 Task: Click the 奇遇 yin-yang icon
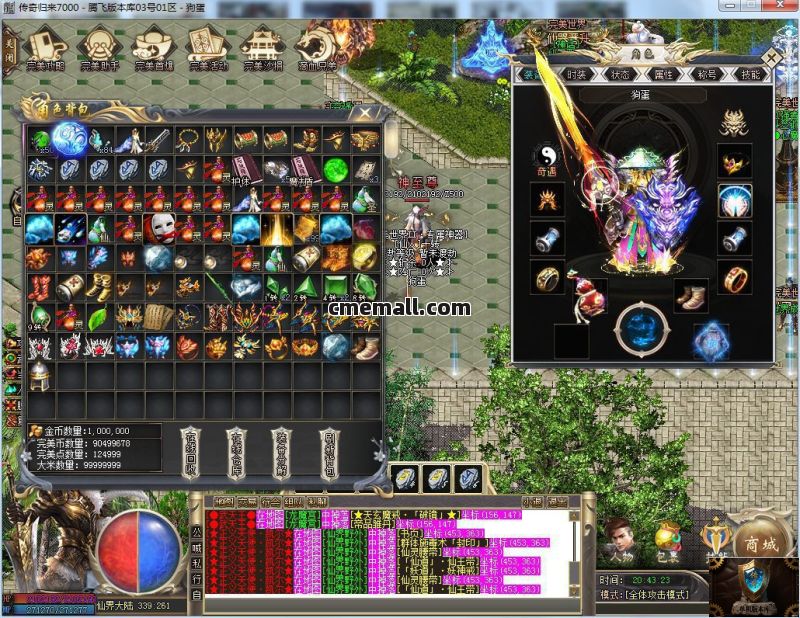pos(547,157)
